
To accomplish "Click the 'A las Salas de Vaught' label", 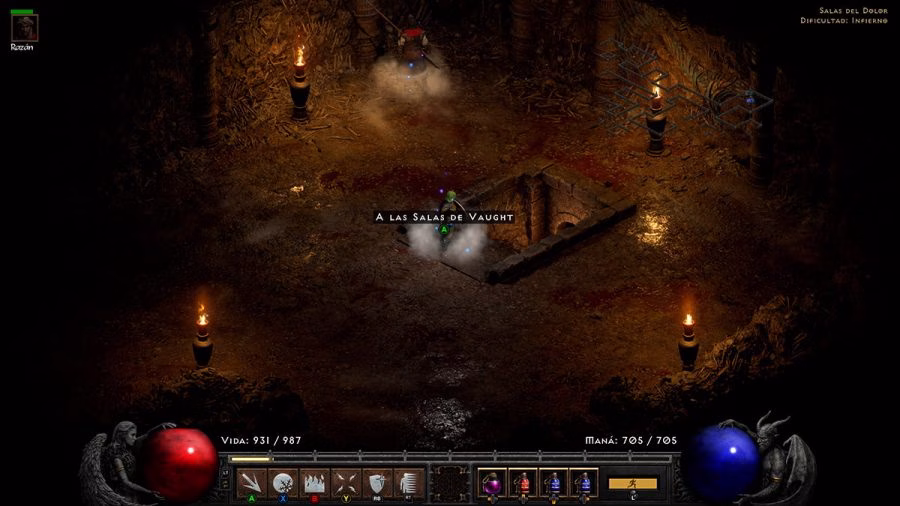I will [444, 217].
